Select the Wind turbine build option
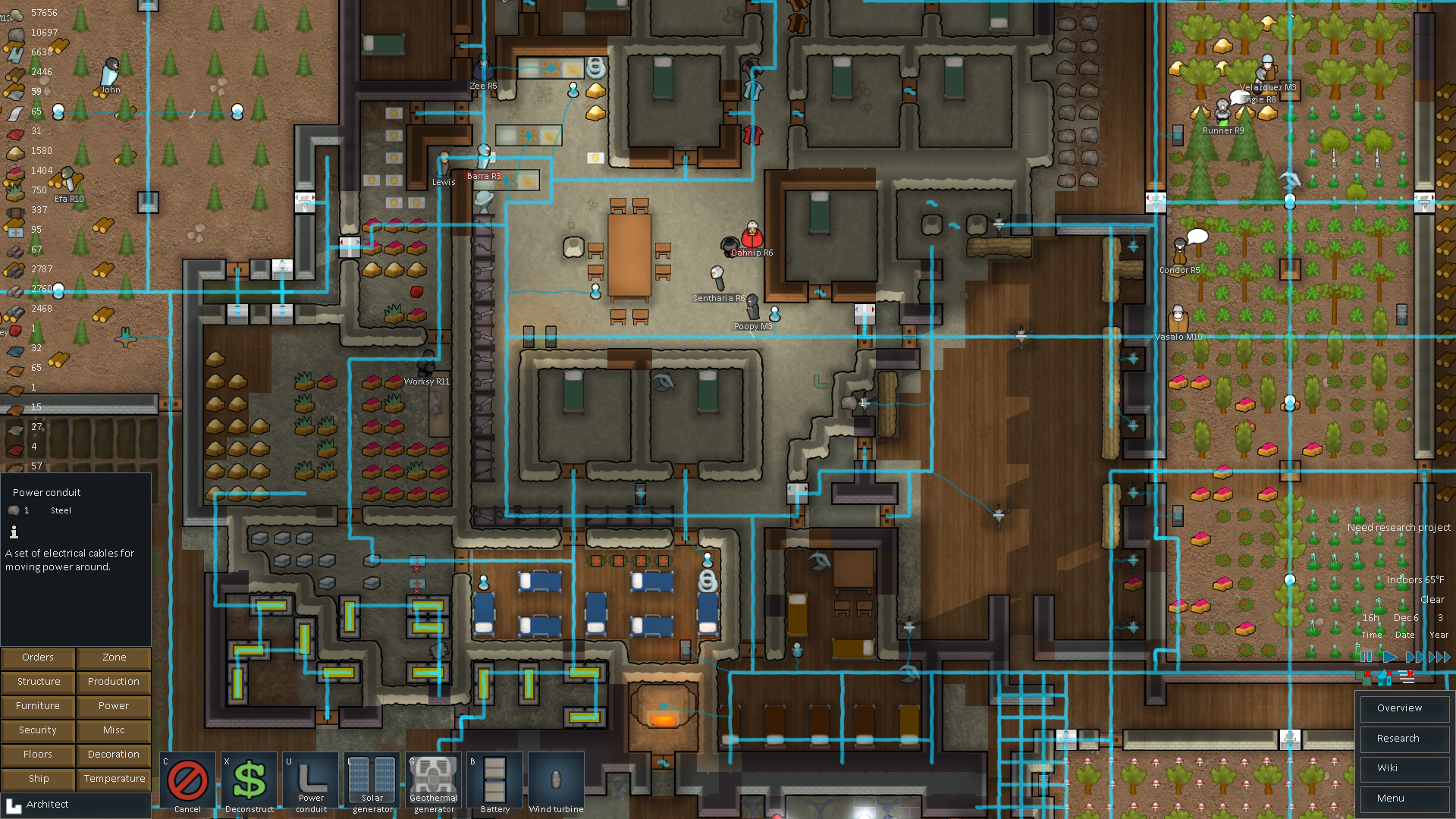Image resolution: width=1456 pixels, height=819 pixels. coord(556,782)
